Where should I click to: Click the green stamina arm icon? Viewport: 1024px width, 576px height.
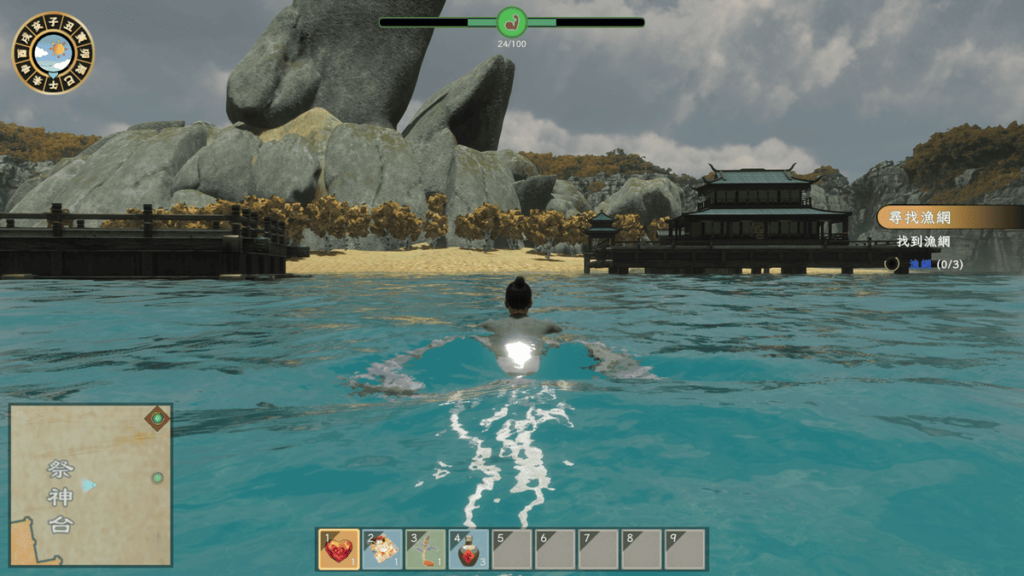pyautogui.click(x=512, y=21)
